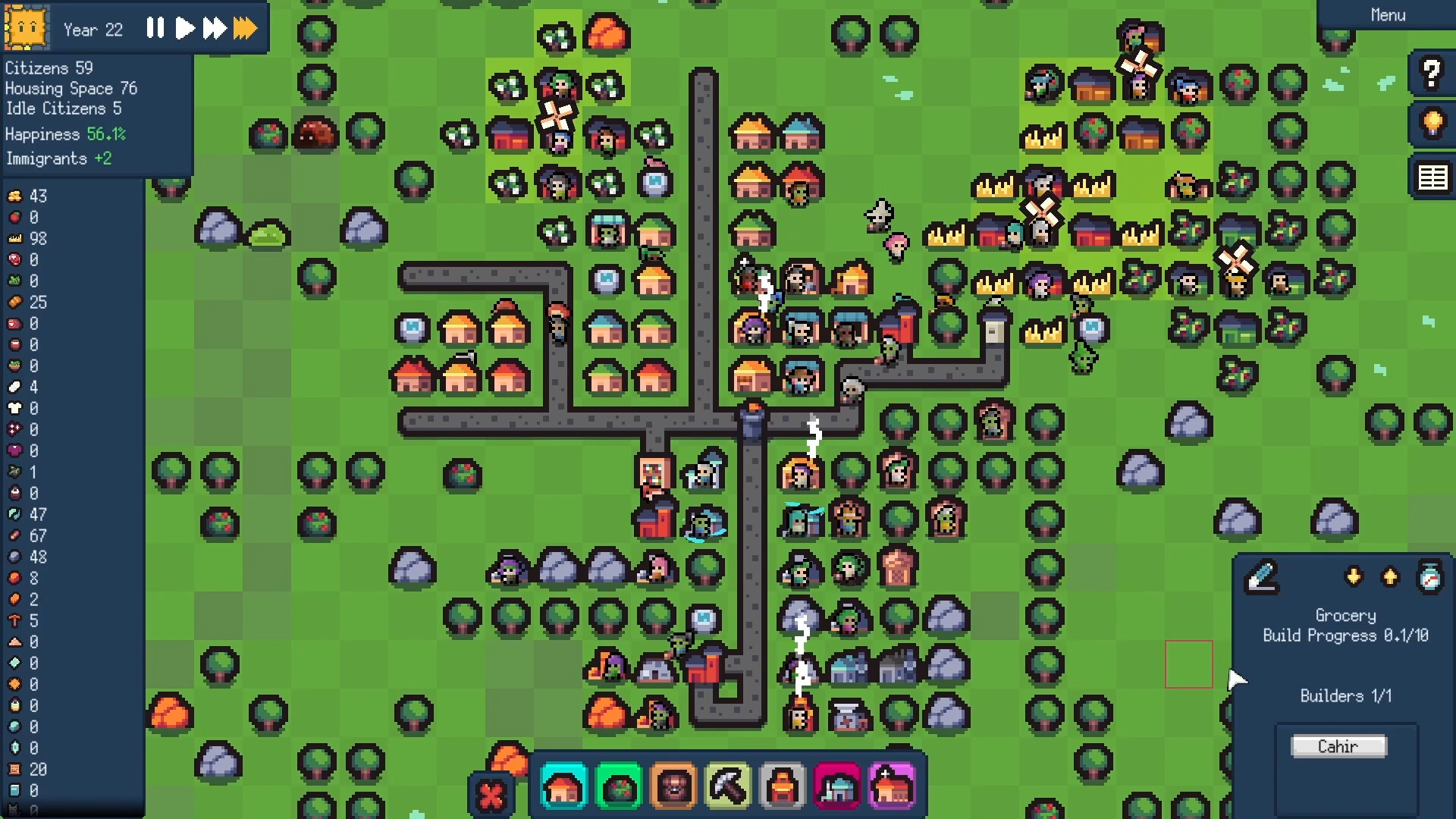Toggle normal play speed
The width and height of the screenshot is (1456, 819).
185,29
